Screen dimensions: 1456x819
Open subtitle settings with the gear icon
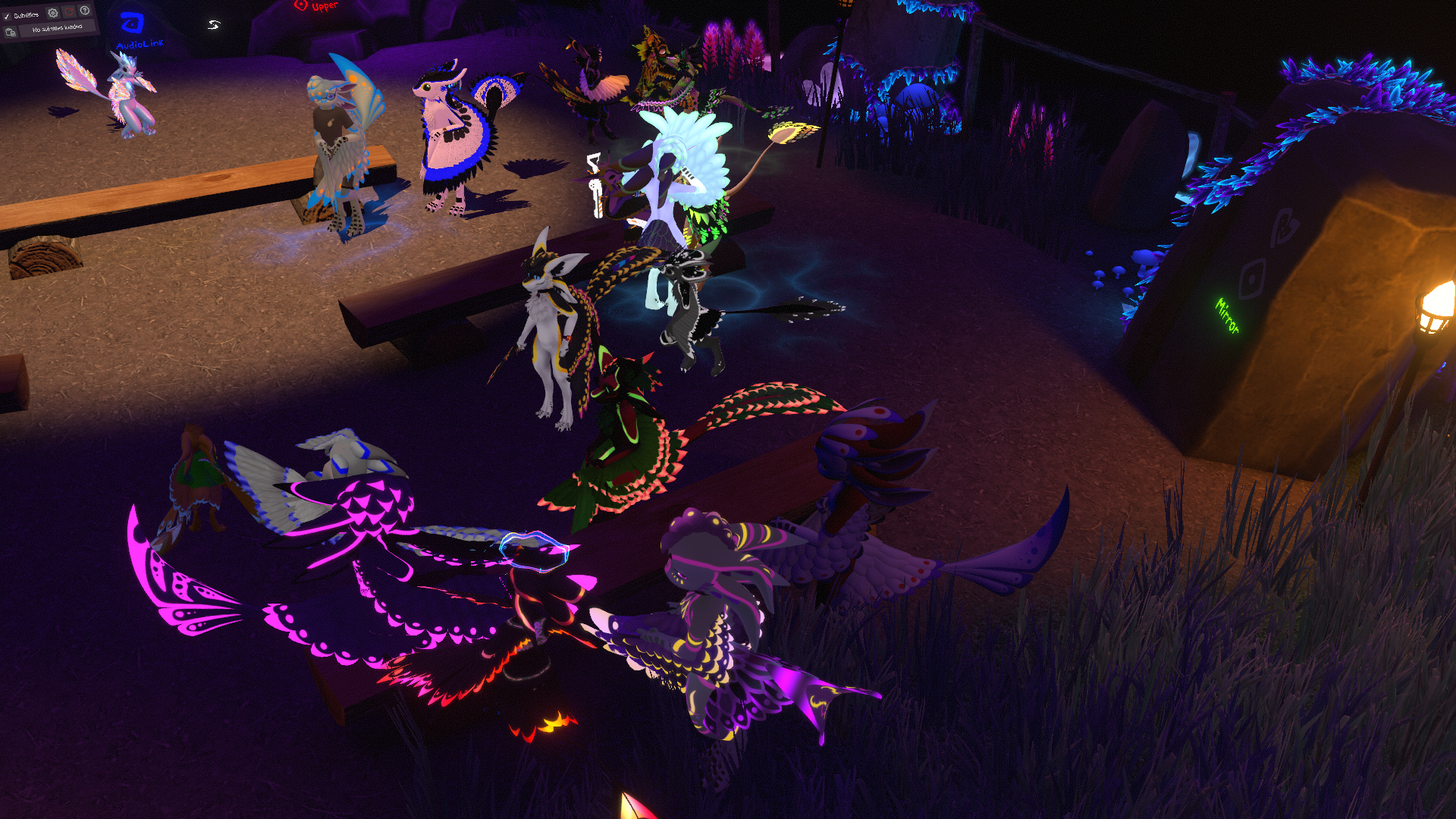52,13
